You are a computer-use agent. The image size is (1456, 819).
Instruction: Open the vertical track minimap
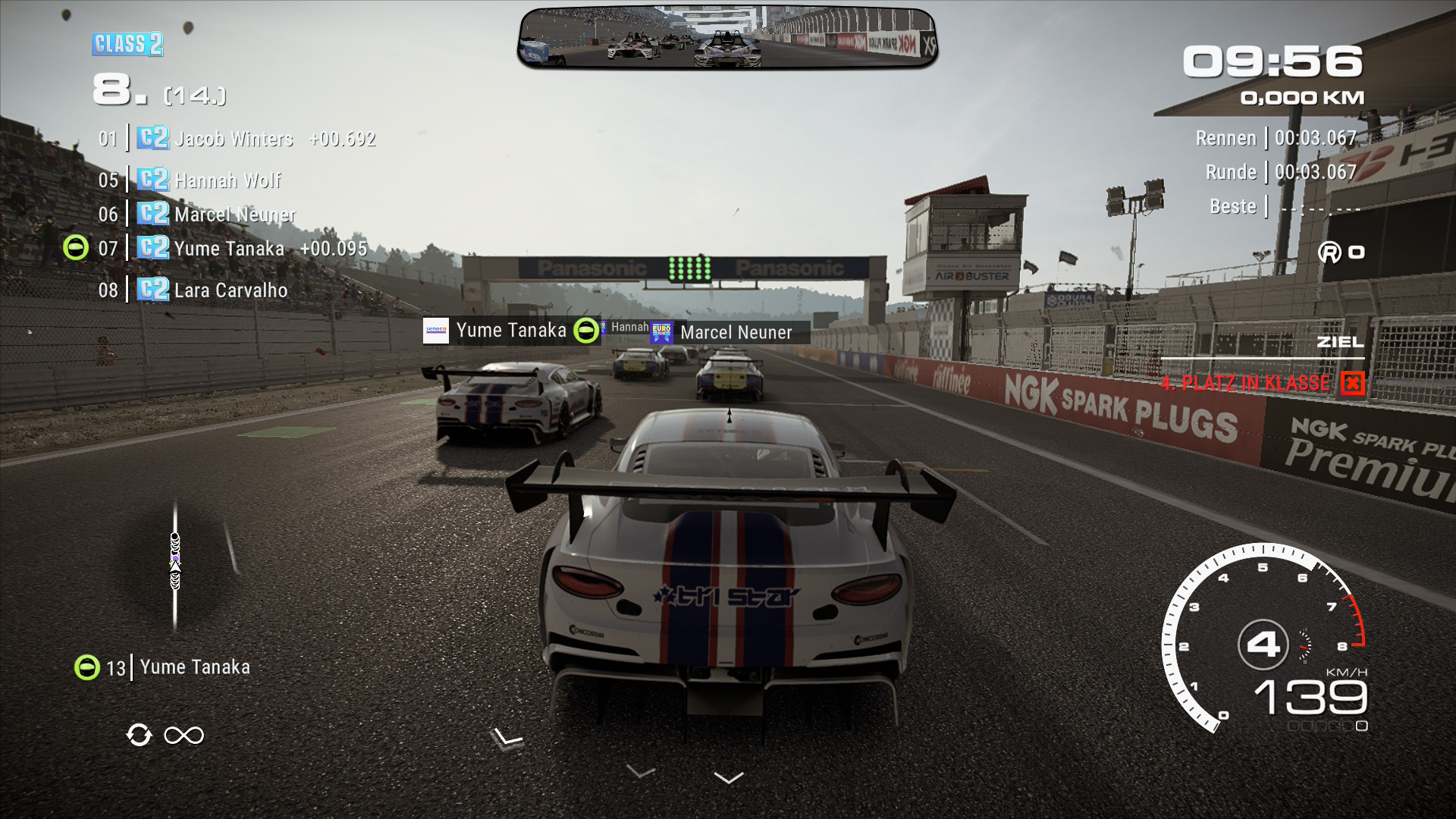pos(175,565)
